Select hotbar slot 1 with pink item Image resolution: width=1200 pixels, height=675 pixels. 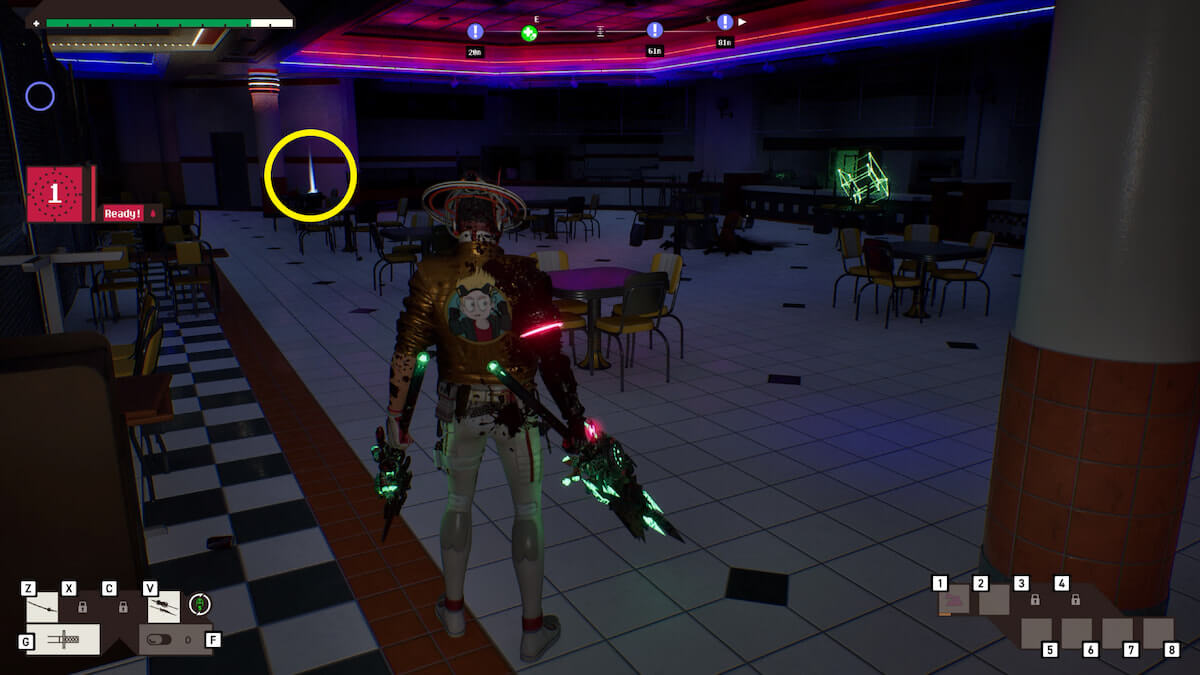tap(953, 600)
